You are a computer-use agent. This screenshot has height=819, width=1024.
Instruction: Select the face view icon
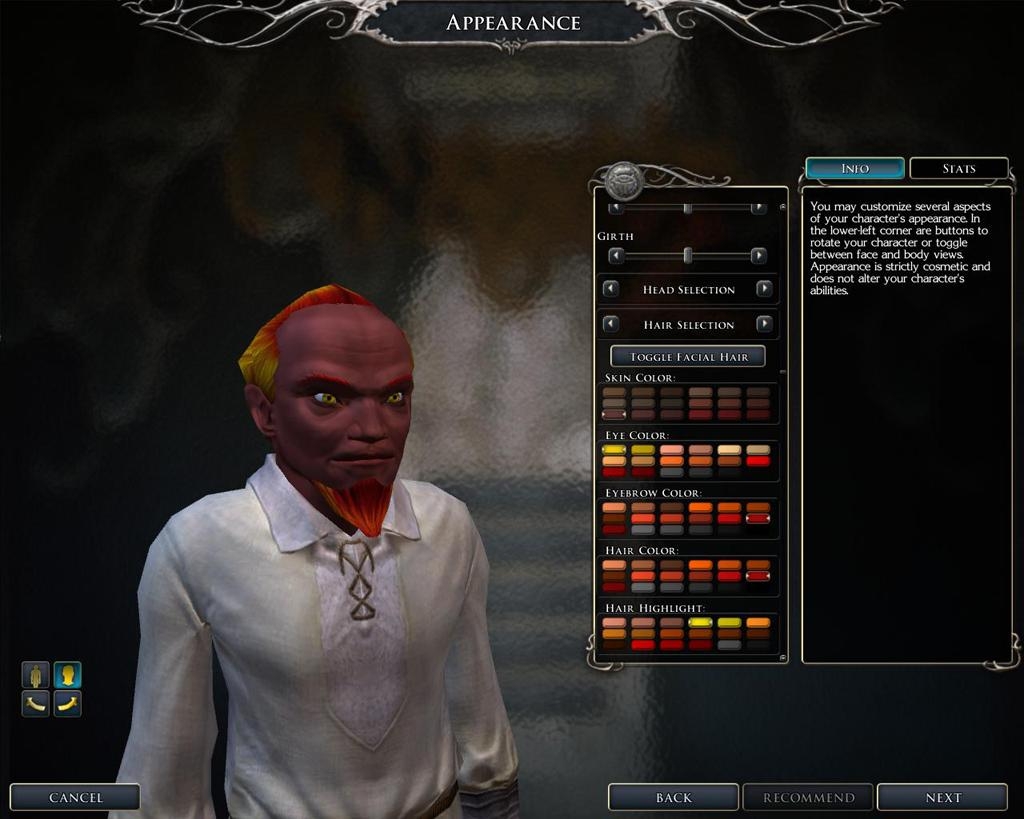(x=67, y=675)
